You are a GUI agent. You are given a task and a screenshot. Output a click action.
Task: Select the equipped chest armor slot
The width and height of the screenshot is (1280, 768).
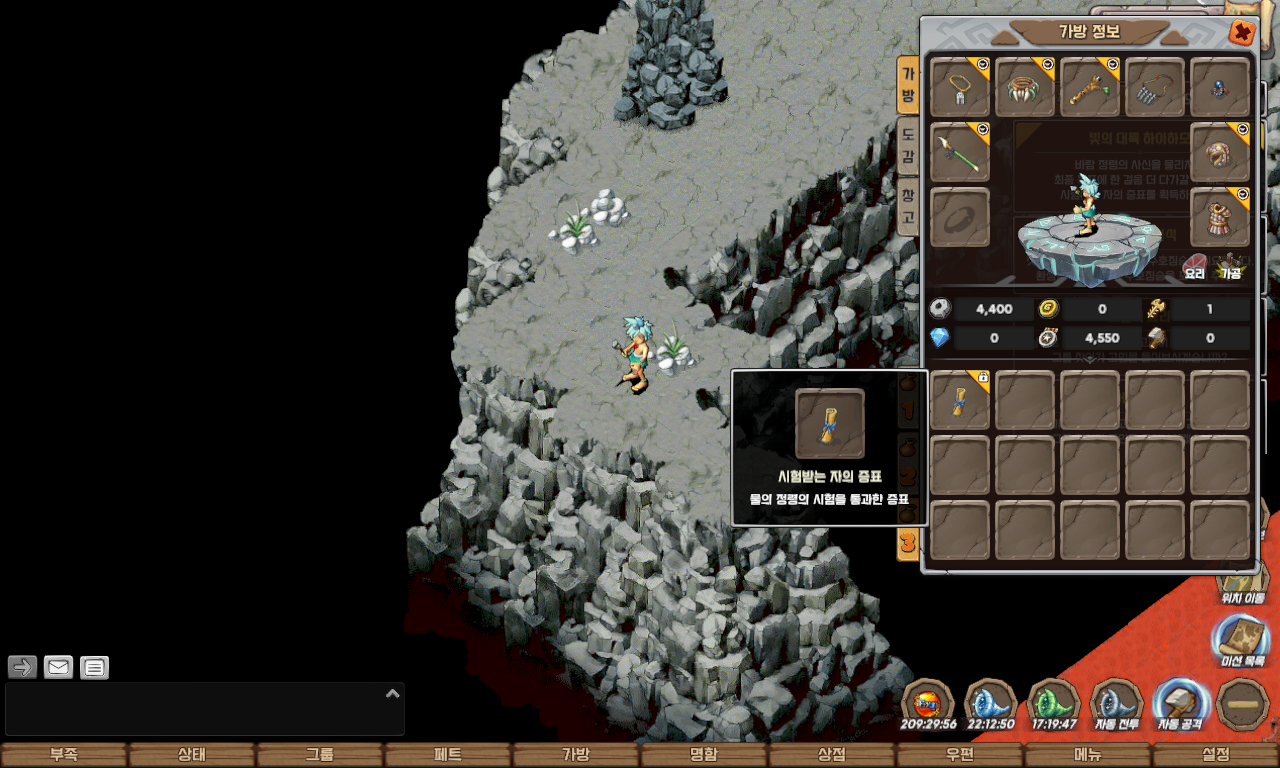pos(1220,217)
